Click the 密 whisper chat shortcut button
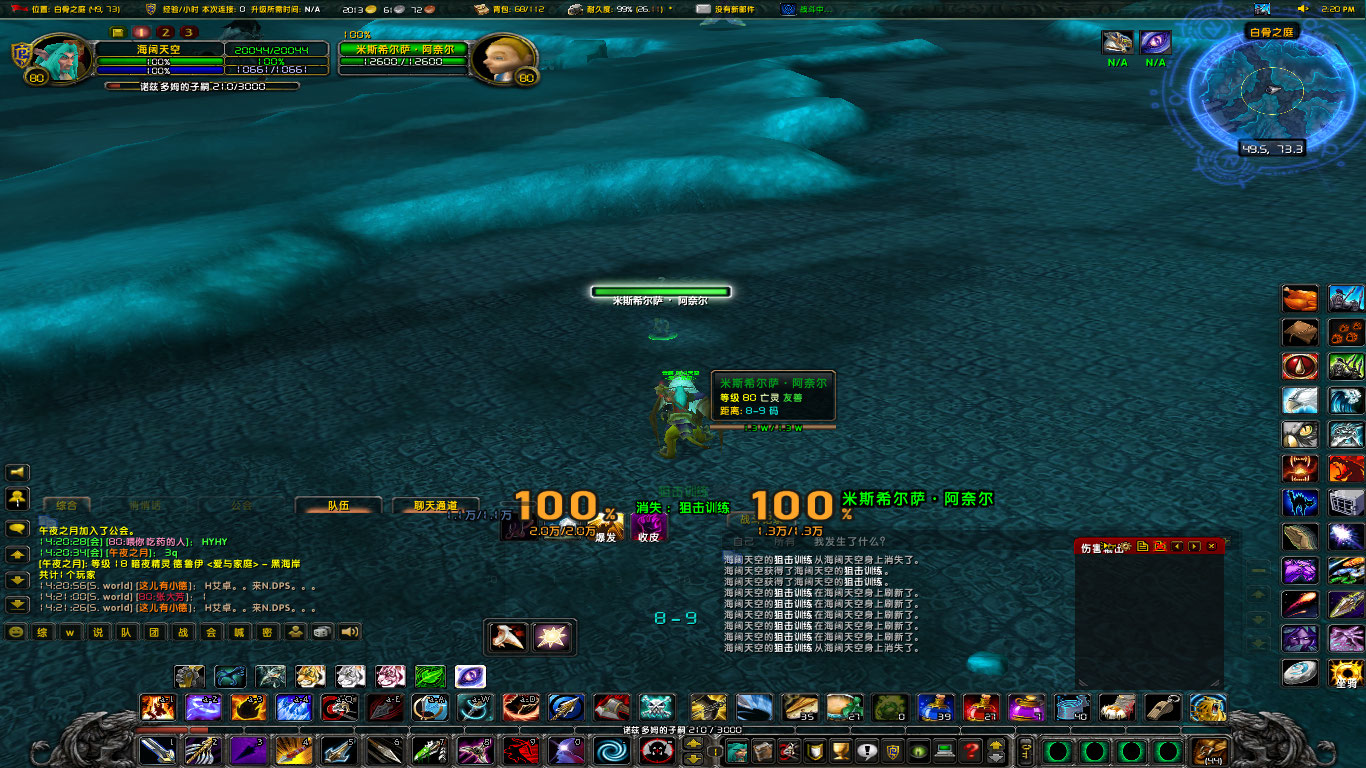The width and height of the screenshot is (1366, 768). [267, 632]
